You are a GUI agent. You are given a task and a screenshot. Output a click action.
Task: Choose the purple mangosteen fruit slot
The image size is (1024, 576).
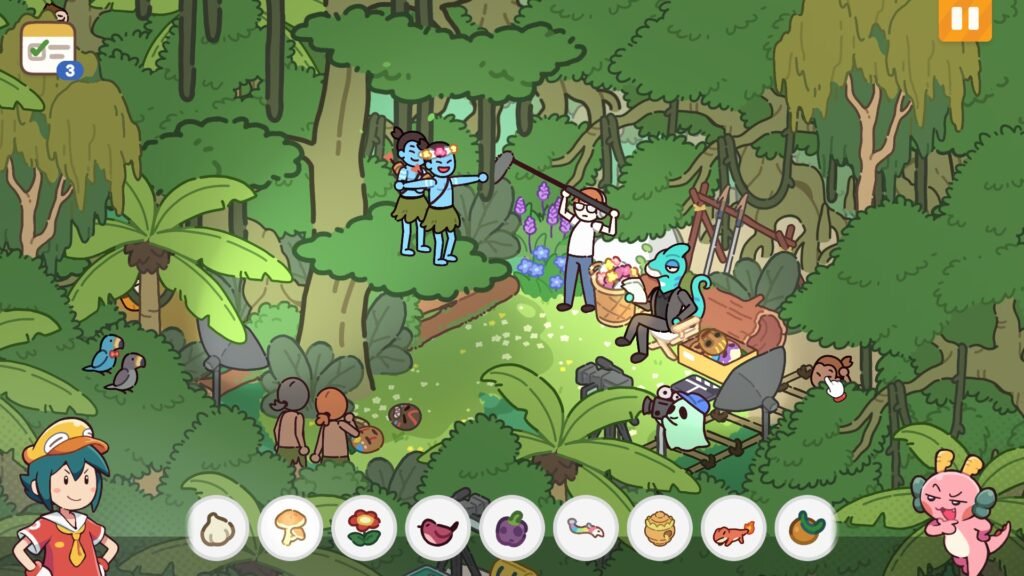(512, 528)
